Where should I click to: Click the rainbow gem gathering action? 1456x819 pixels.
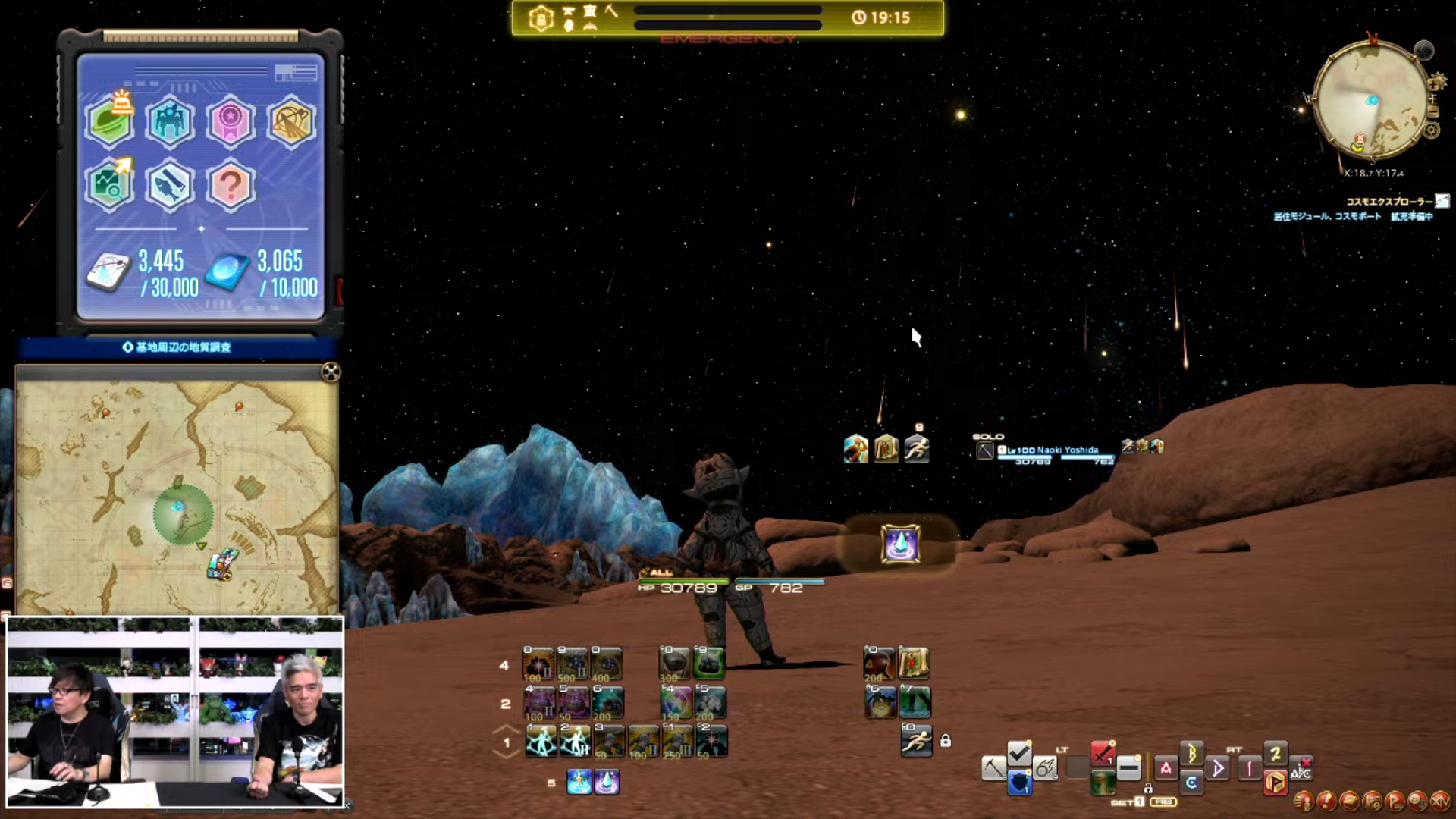click(x=675, y=701)
